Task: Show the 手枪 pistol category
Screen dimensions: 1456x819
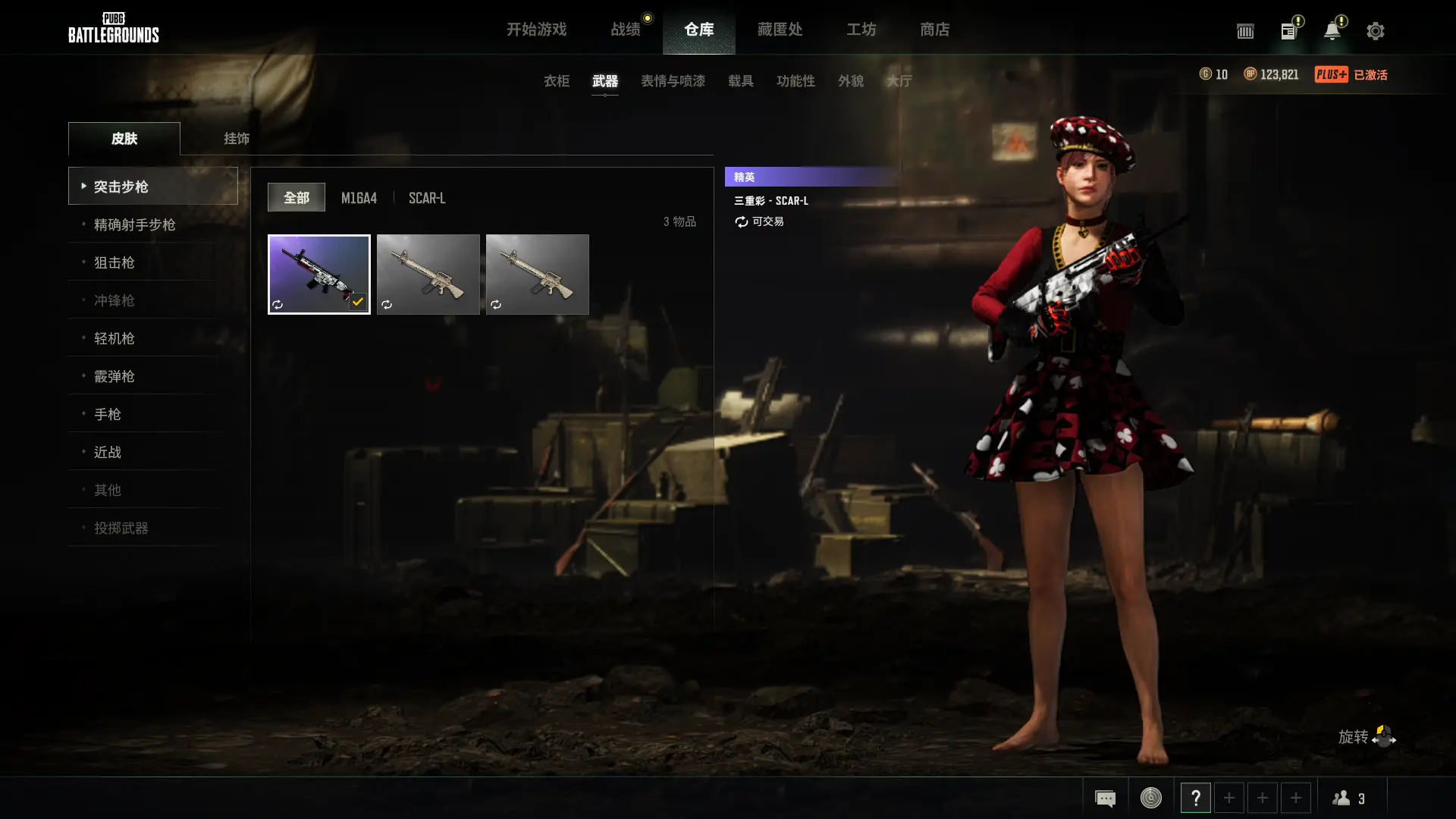Action: pyautogui.click(x=107, y=414)
